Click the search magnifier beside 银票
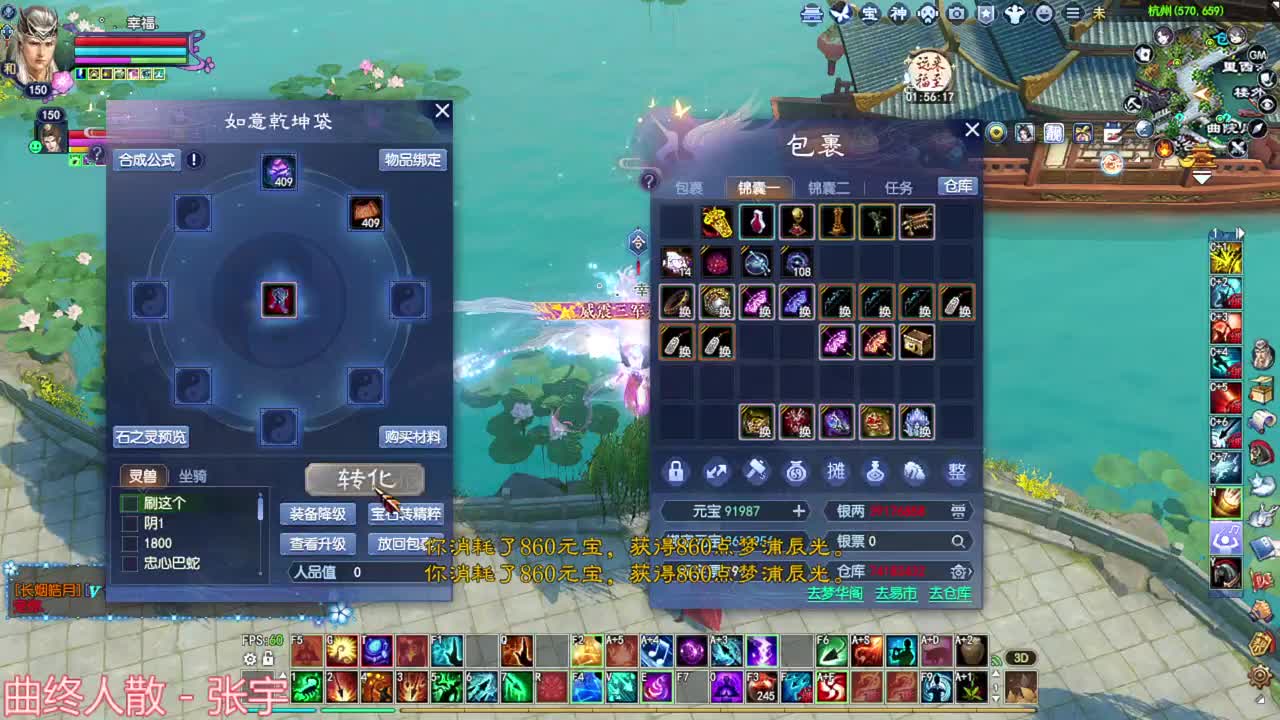This screenshot has width=1280, height=720. 958,541
